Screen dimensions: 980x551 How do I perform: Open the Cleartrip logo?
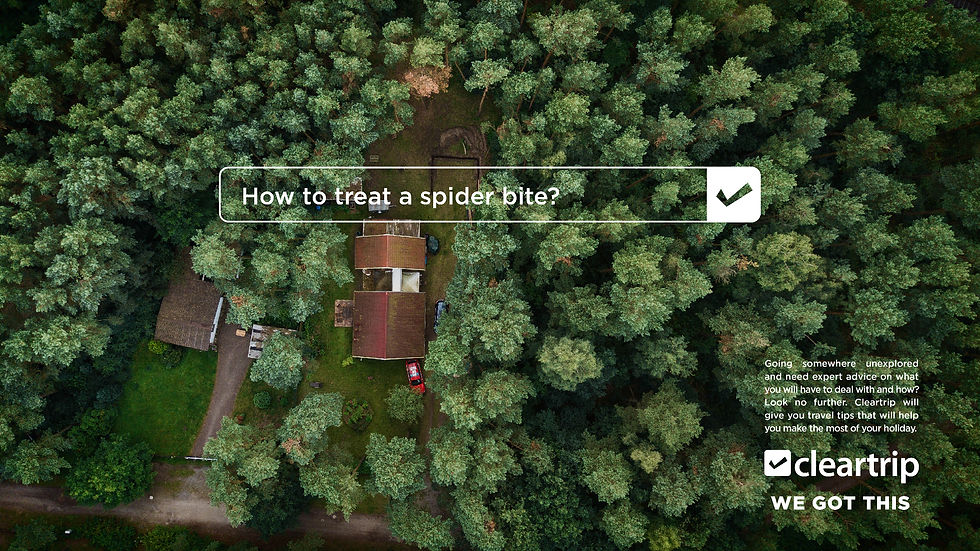841,464
